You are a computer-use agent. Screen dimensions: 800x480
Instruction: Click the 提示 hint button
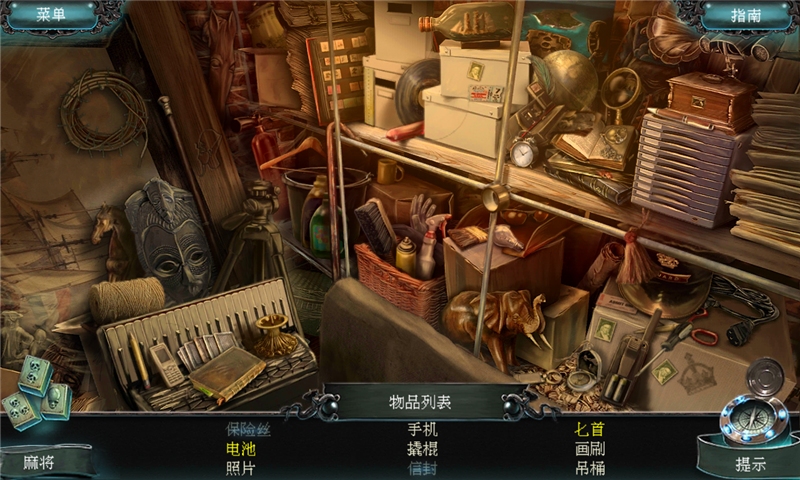pos(750,464)
